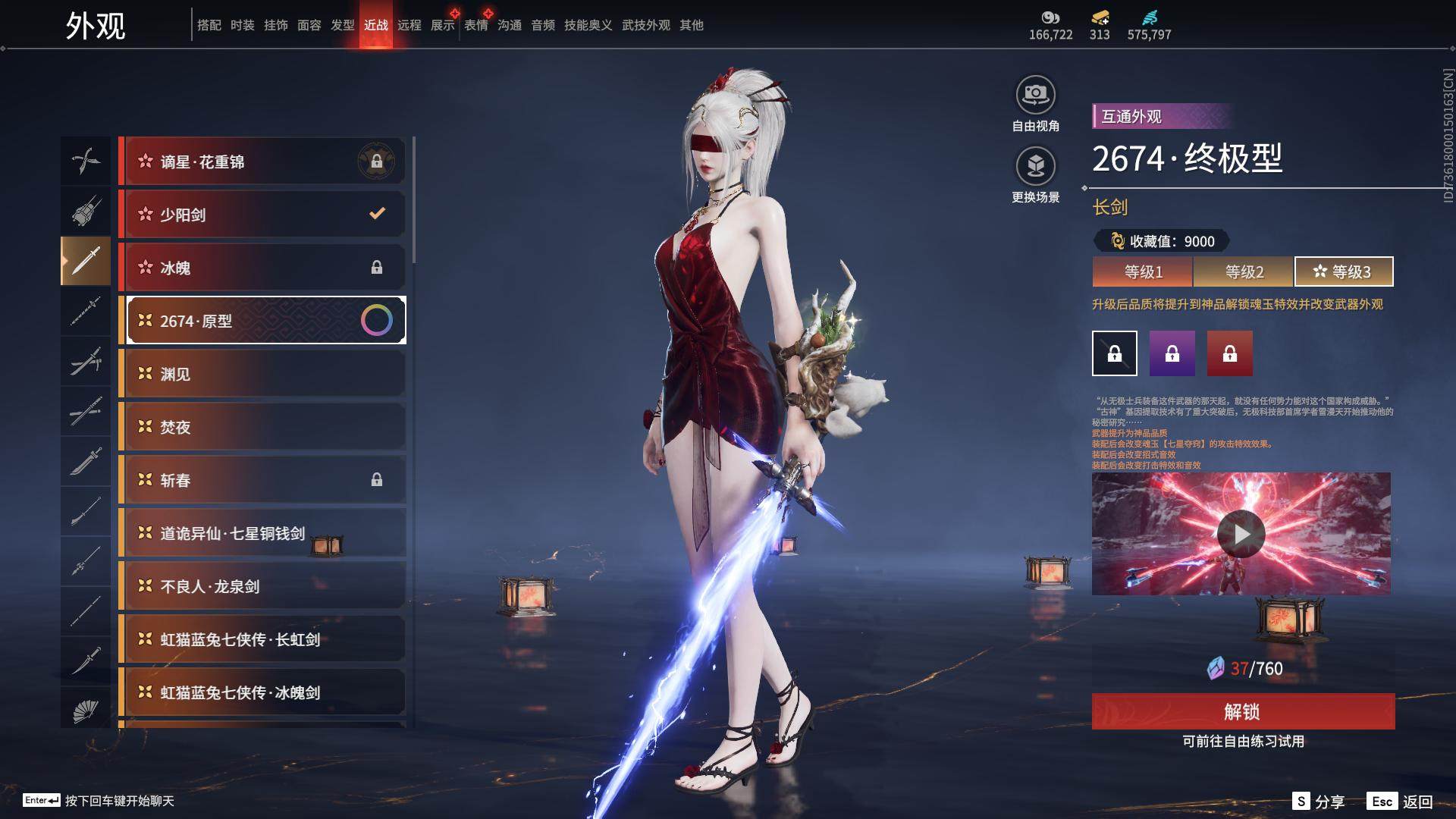This screenshot has height=819, width=1456.
Task: Select 不良人·龙泉剑 from the list
Action: point(262,586)
